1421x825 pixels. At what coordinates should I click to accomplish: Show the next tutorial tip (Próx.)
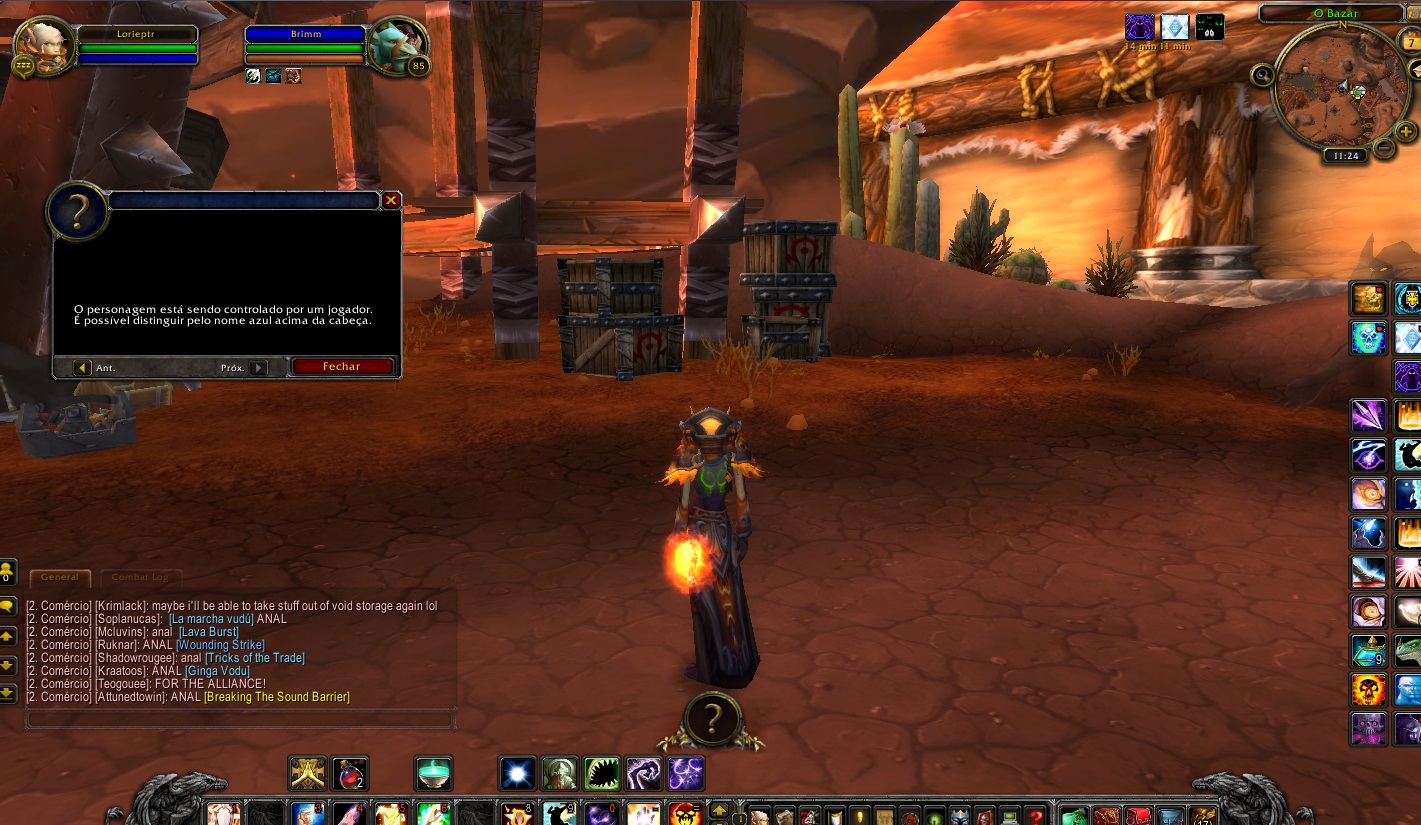(x=259, y=368)
